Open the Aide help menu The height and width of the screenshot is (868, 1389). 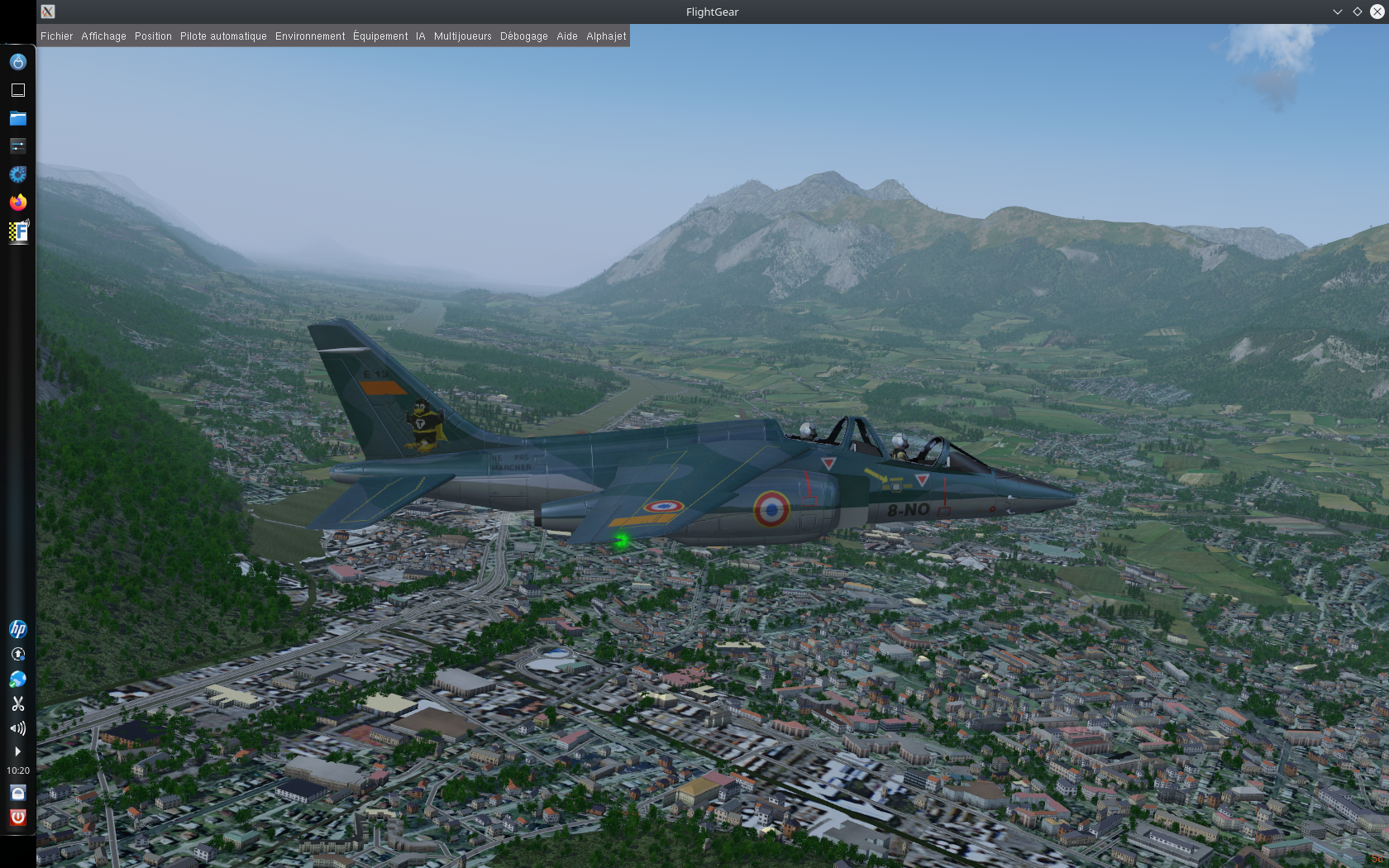(566, 36)
